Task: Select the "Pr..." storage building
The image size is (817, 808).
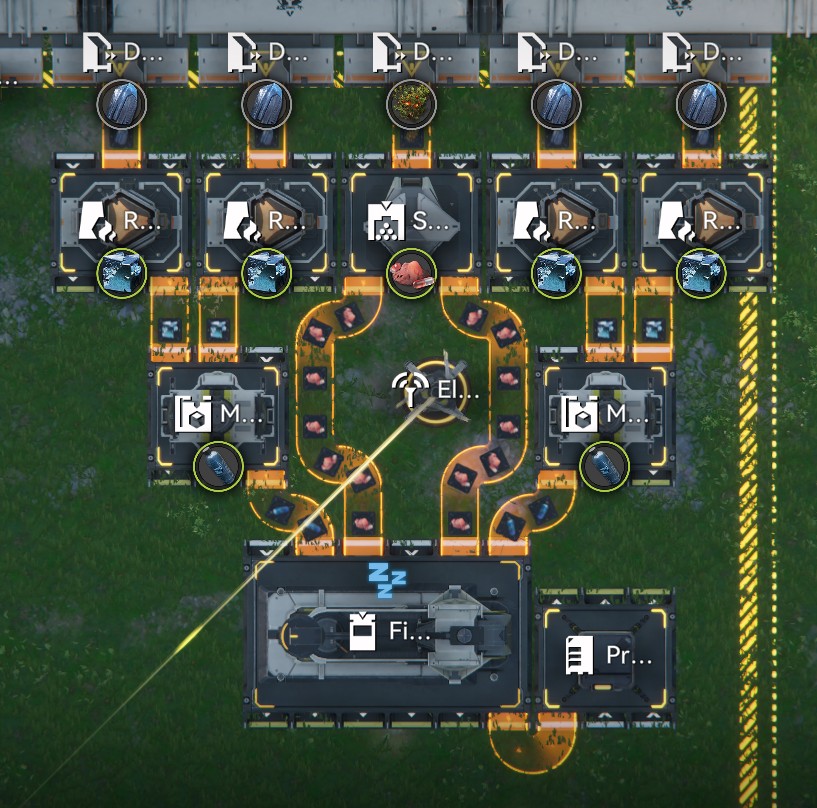Action: (608, 656)
